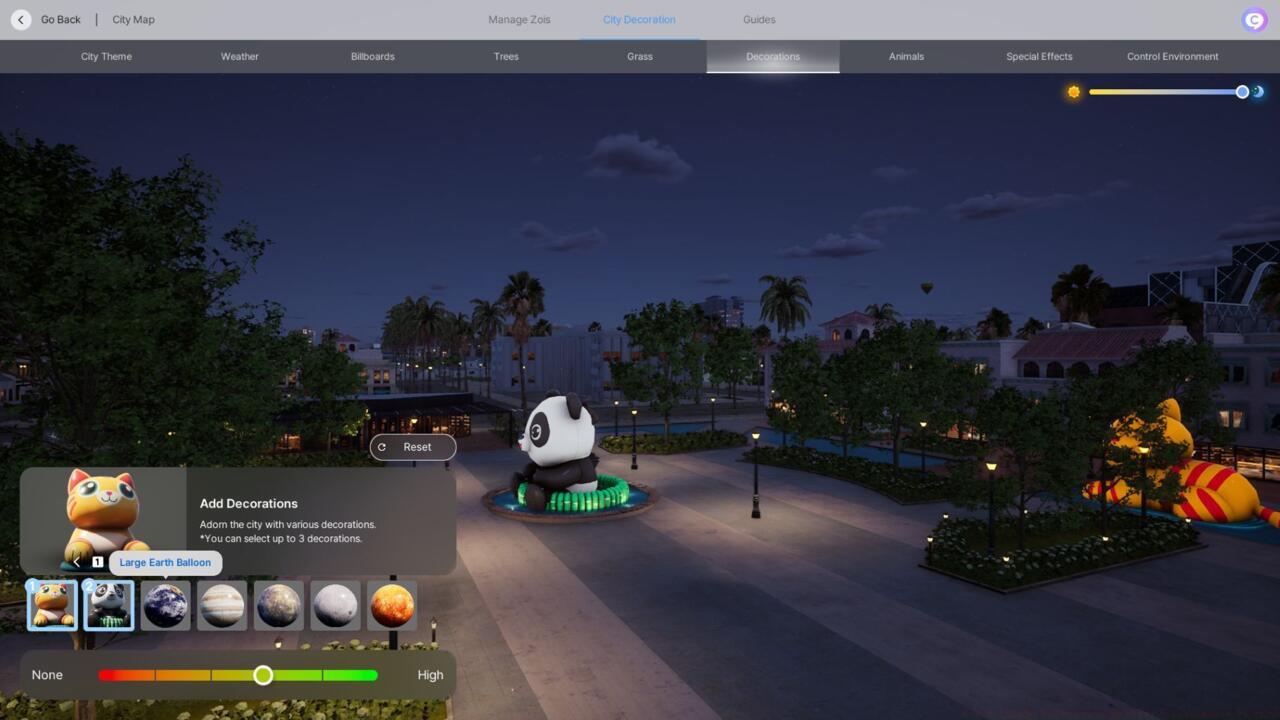Screen dimensions: 1280x720
Task: Open the City Map
Action: (132, 19)
